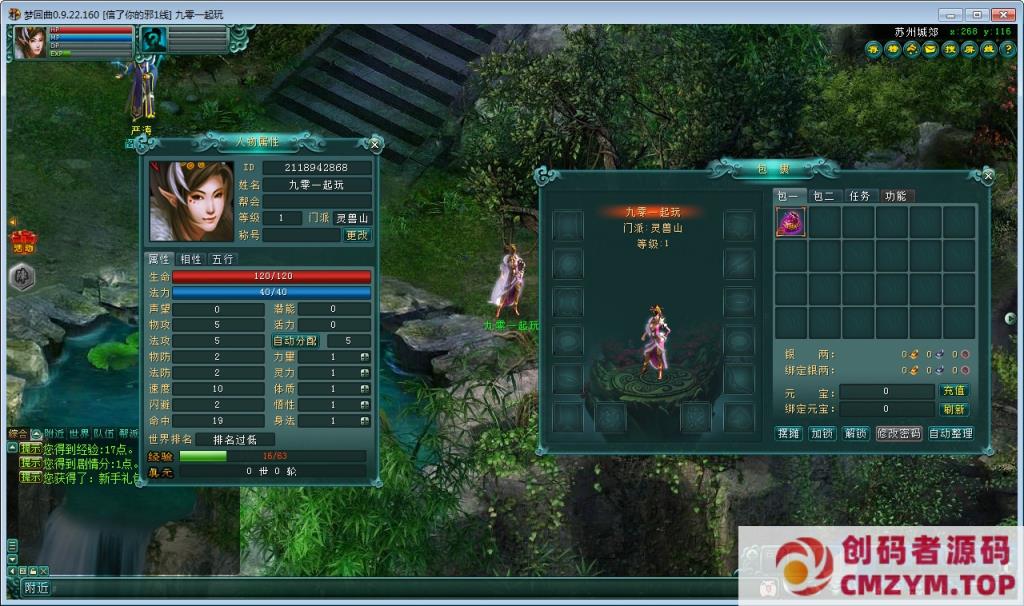This screenshot has width=1024, height=606.
Task: Click the 解锁 unlock button
Action: pyautogui.click(x=855, y=433)
